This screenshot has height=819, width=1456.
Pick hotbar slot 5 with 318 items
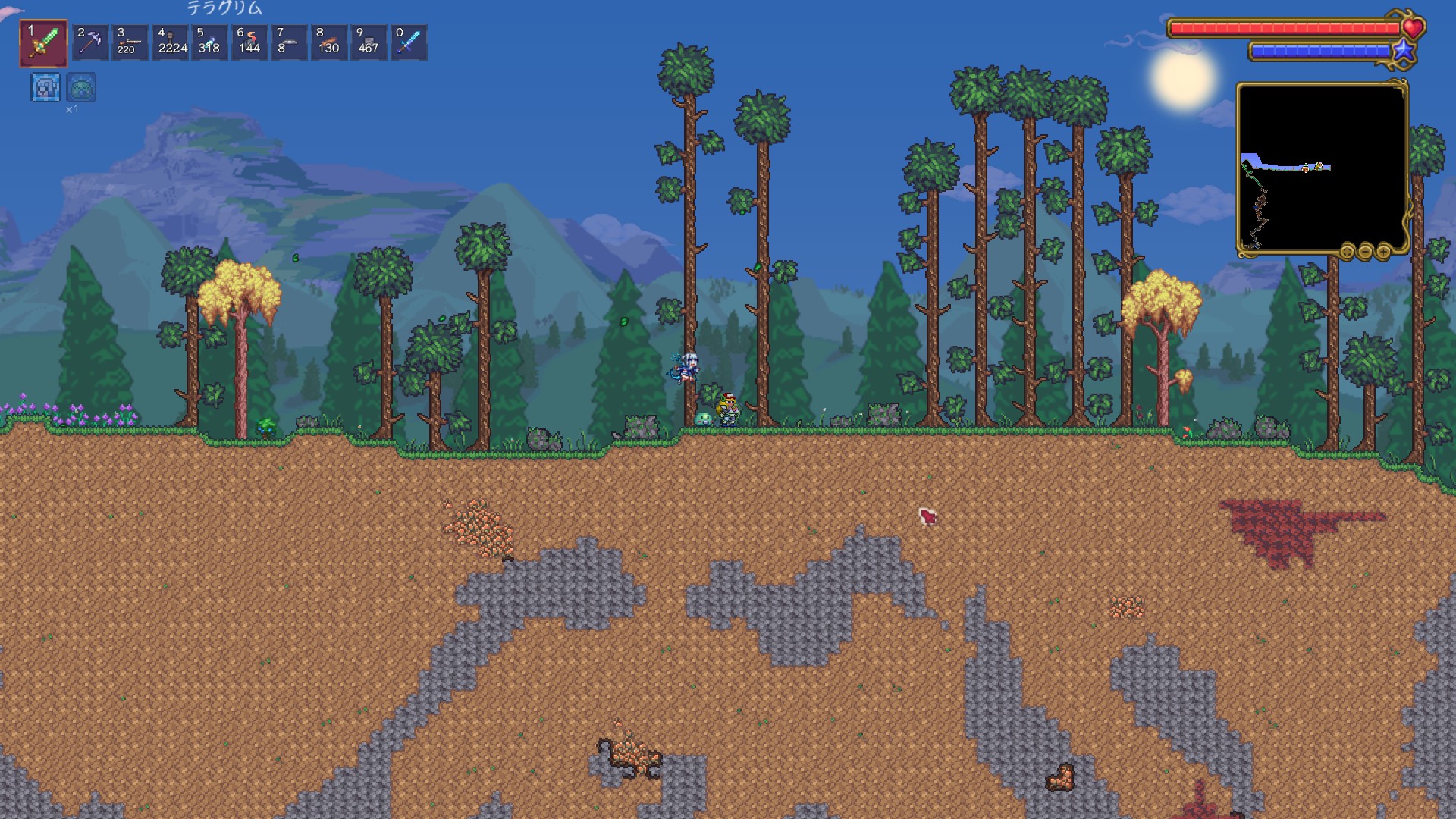[210, 42]
